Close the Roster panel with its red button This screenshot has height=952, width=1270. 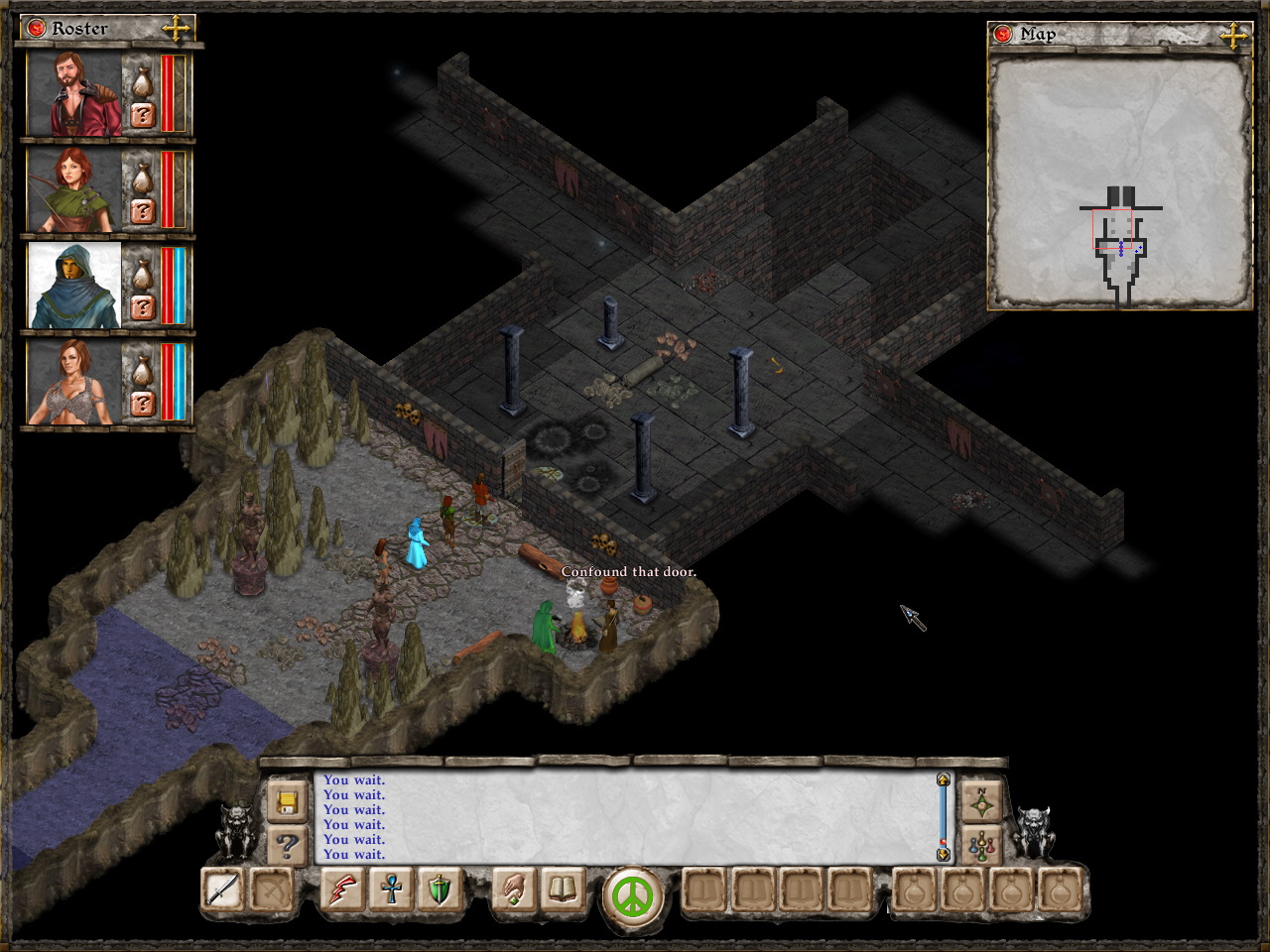[x=36, y=29]
